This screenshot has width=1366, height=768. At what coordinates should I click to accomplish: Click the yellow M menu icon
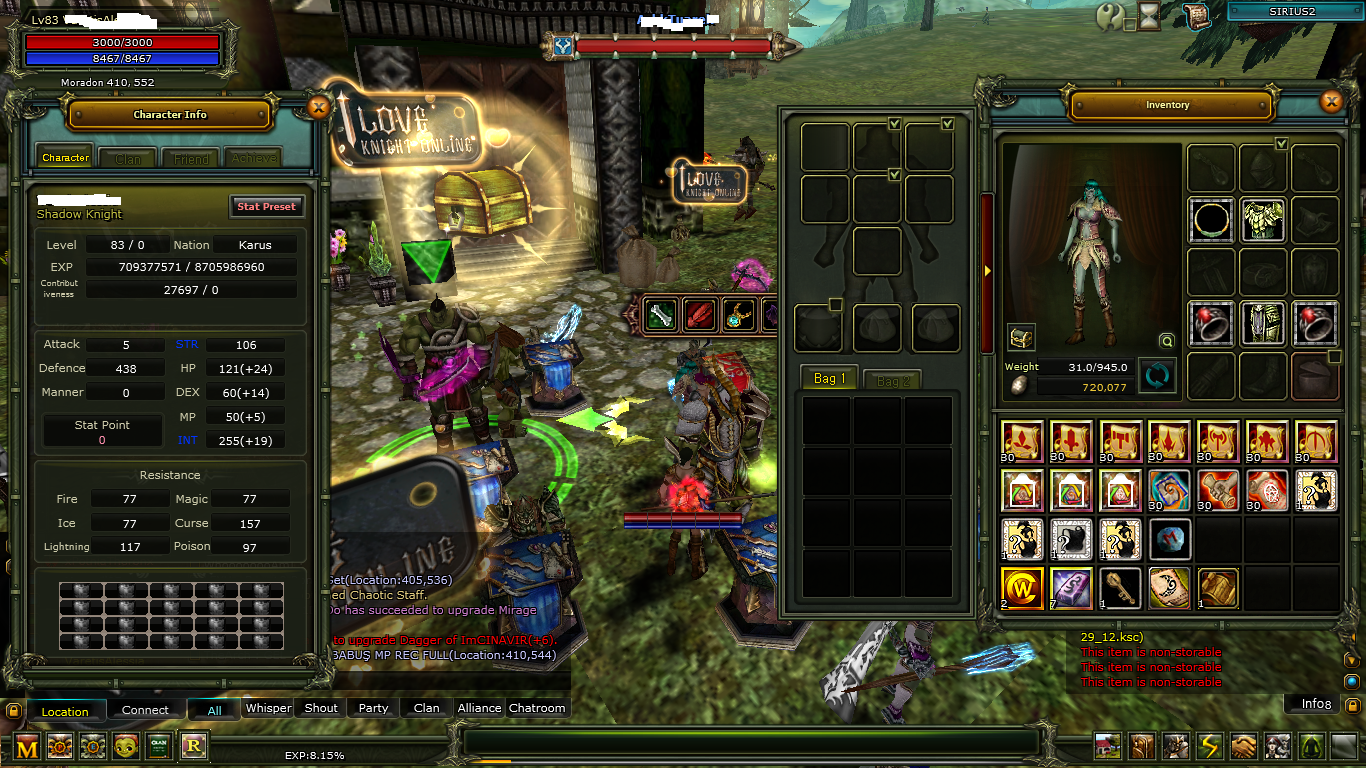(x=28, y=746)
